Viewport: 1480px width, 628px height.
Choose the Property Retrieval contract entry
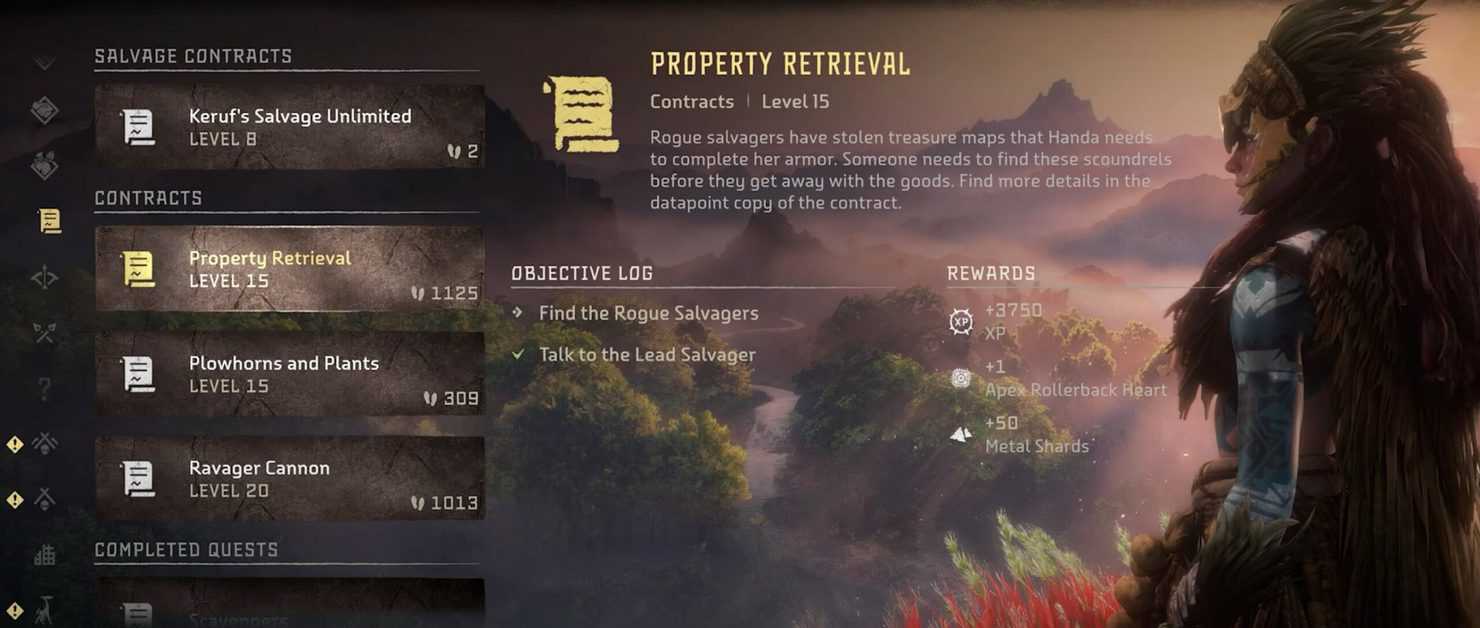tap(289, 269)
